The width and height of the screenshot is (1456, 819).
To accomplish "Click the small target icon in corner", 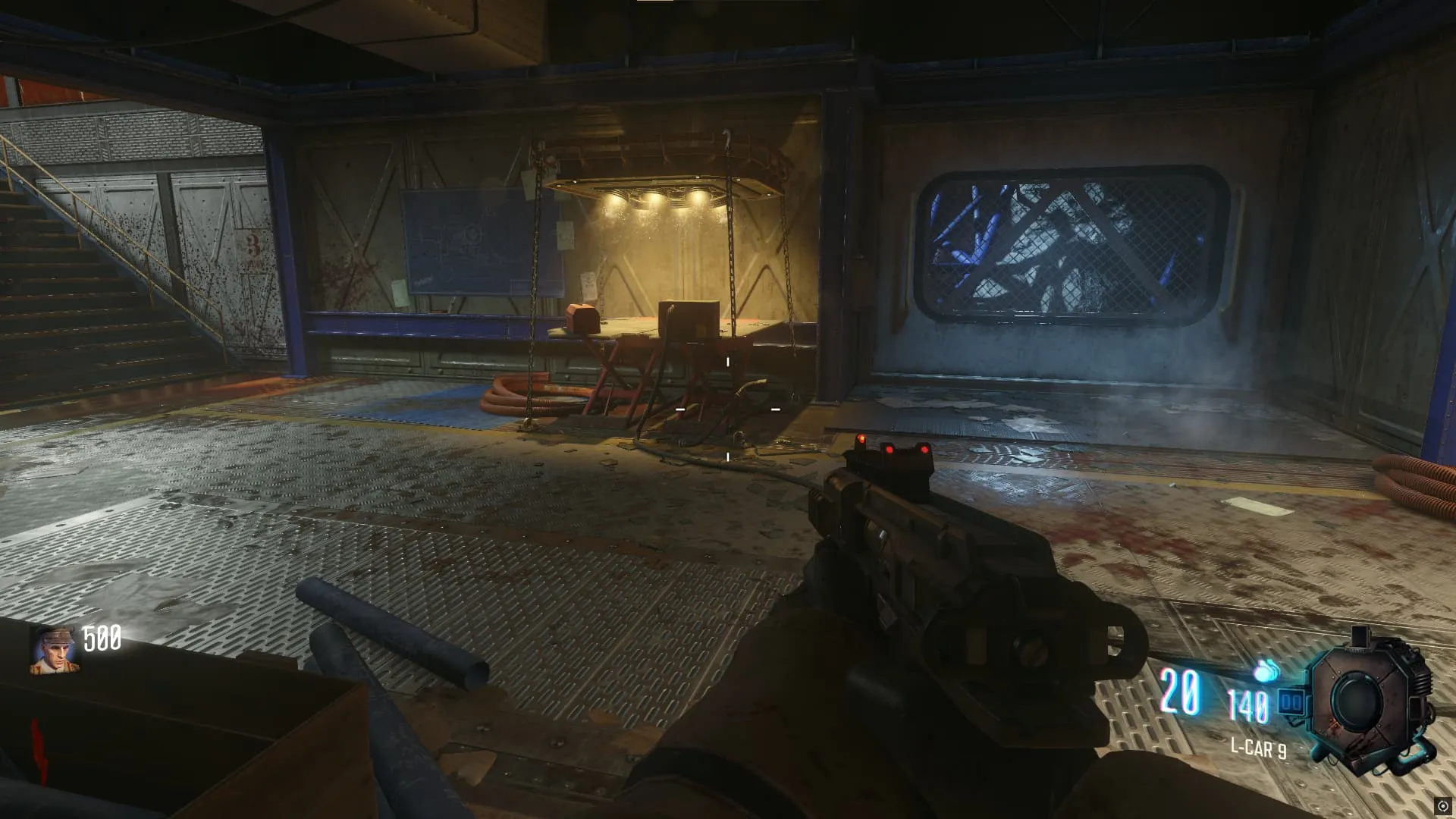I will 1443,806.
